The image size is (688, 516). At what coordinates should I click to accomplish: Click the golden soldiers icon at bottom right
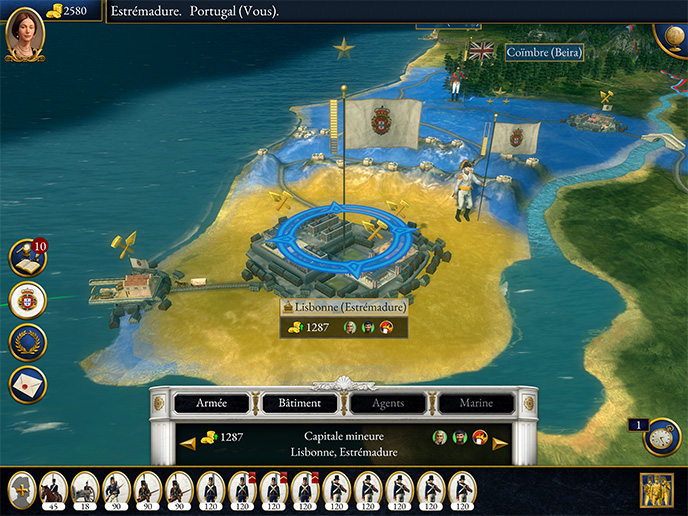(656, 490)
